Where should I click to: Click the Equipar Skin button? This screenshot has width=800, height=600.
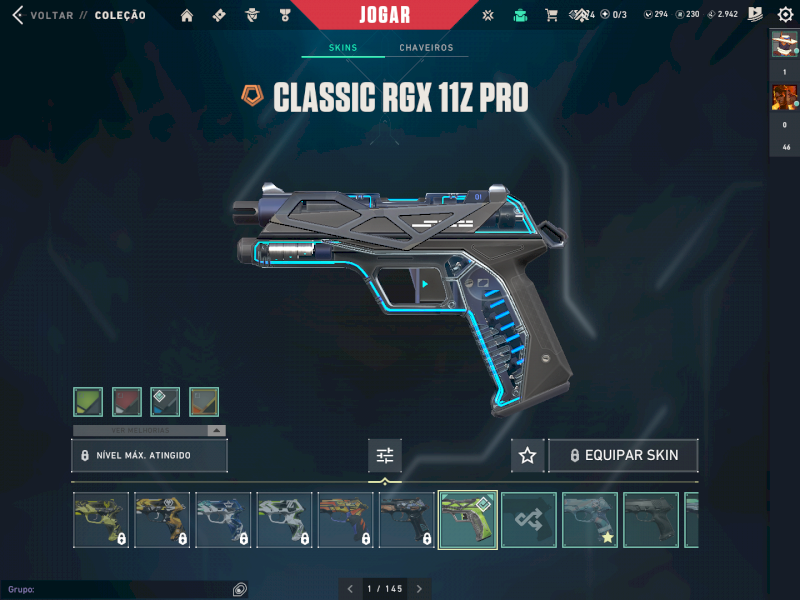[x=623, y=456]
